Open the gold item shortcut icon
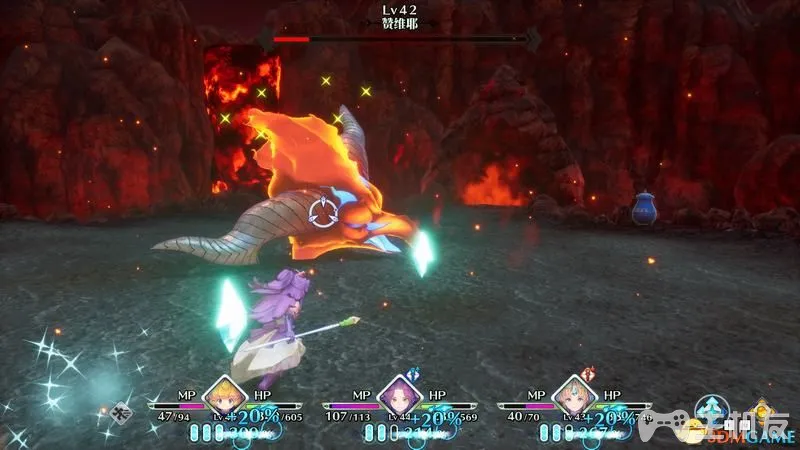 [x=765, y=412]
